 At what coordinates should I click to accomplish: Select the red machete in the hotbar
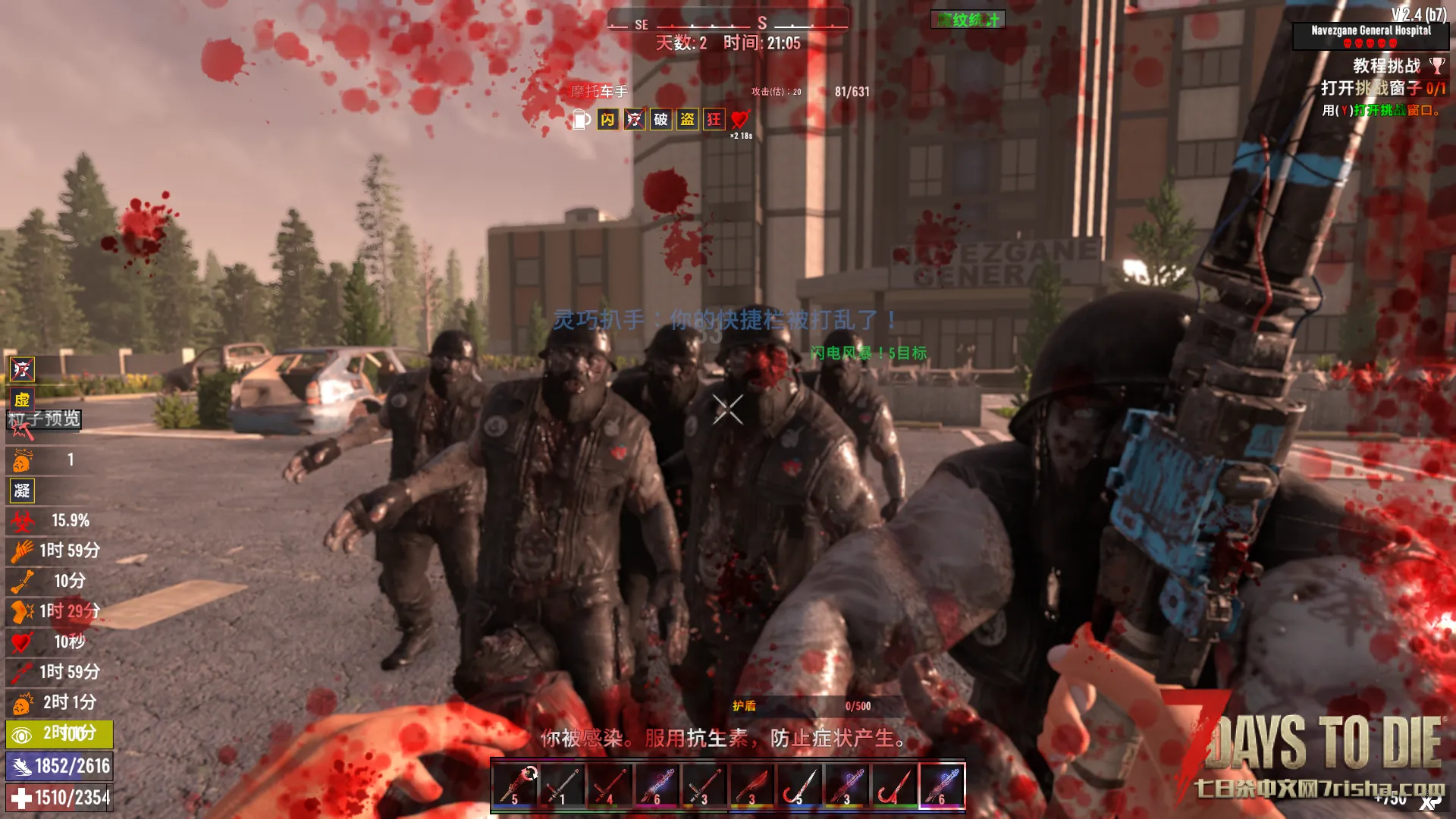coord(752,786)
